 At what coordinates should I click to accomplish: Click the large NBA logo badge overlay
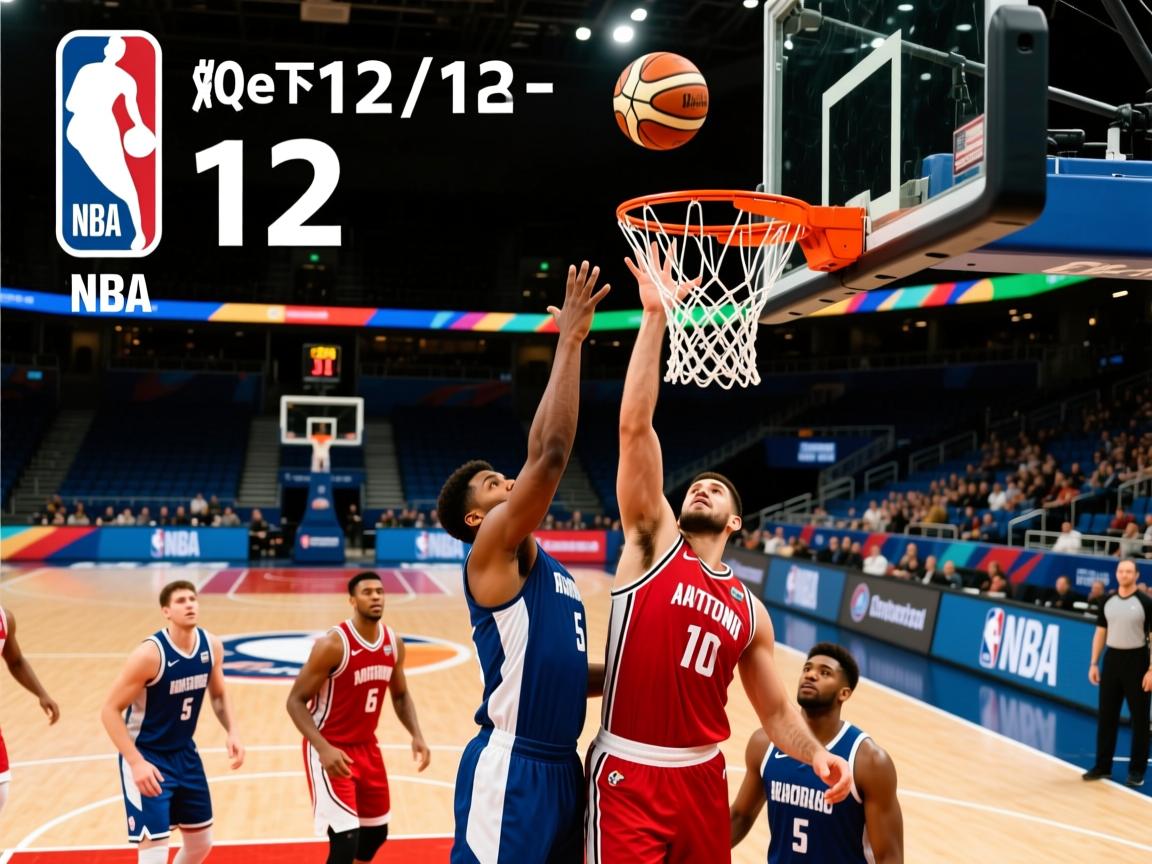click(x=109, y=143)
